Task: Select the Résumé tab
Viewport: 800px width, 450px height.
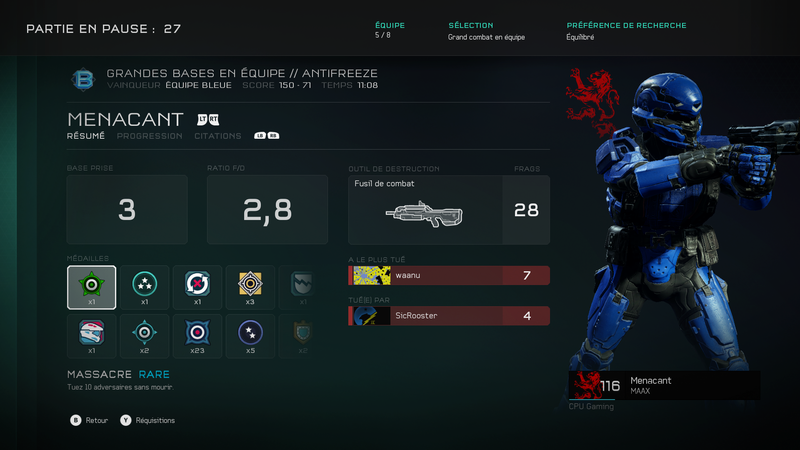Action: [x=86, y=136]
